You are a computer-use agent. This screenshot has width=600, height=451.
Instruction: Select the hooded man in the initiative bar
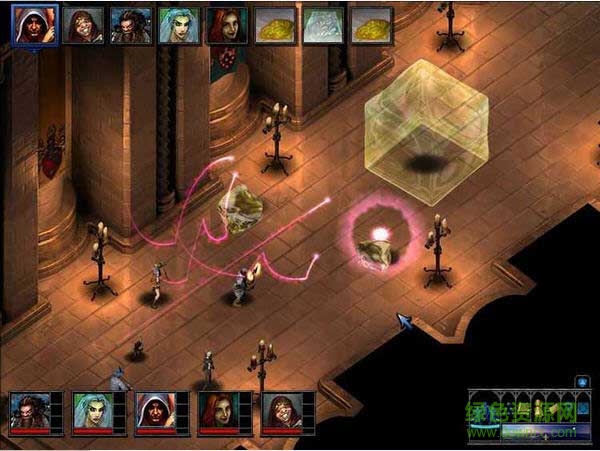[34, 25]
